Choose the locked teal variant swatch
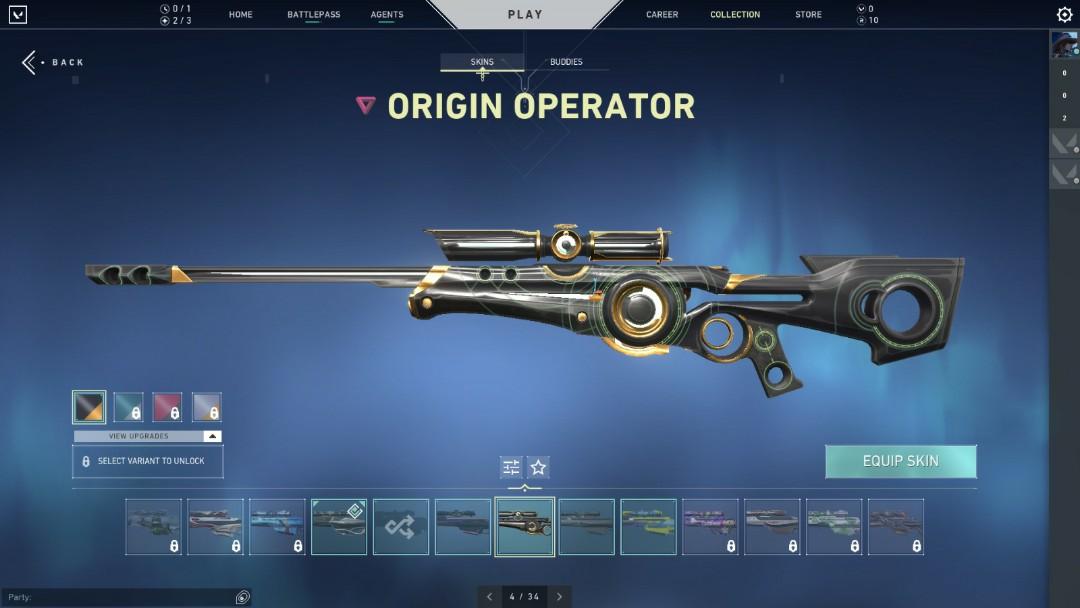The height and width of the screenshot is (608, 1080). tap(128, 407)
